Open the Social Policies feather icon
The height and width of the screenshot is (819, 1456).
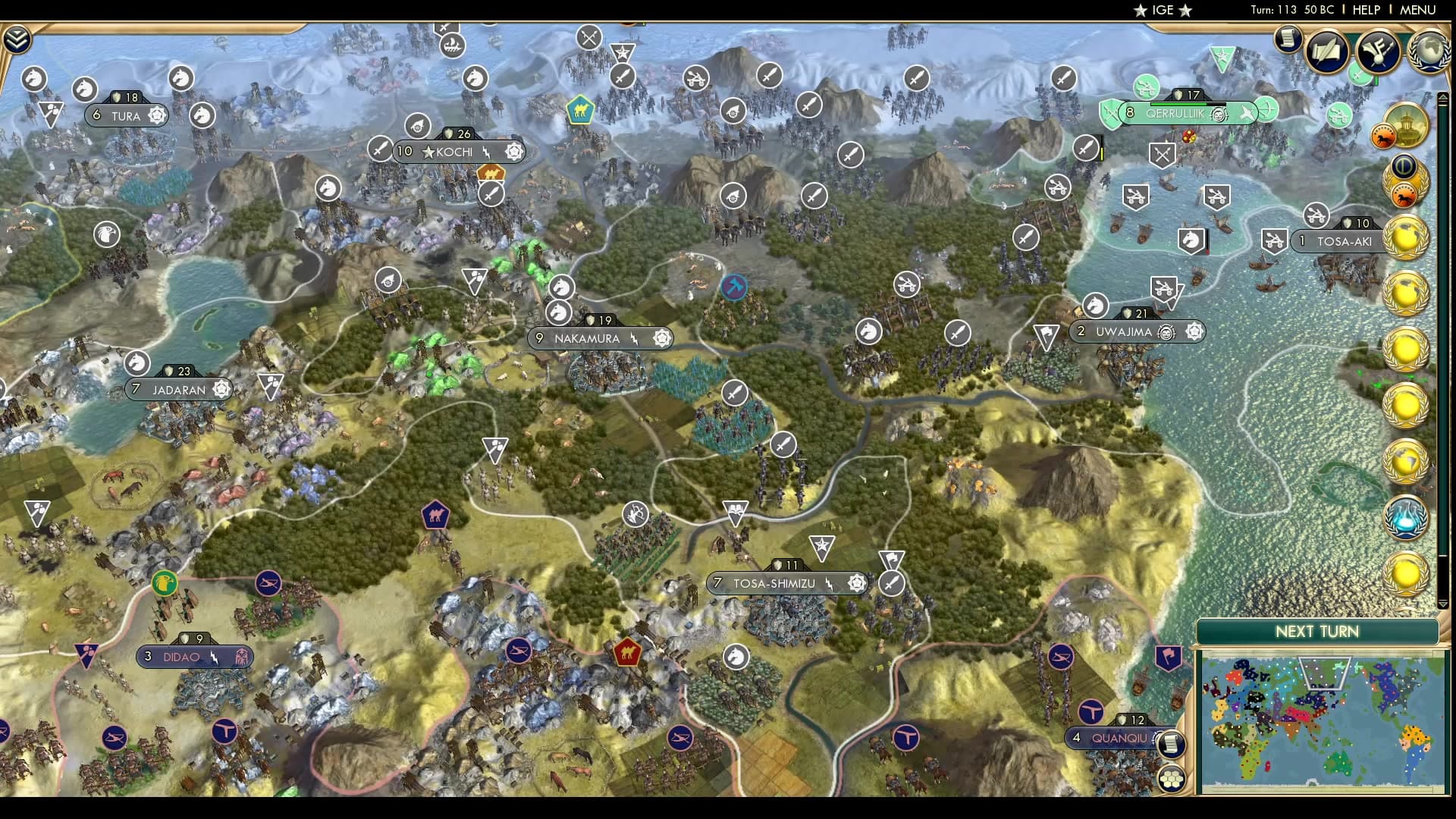[1377, 52]
